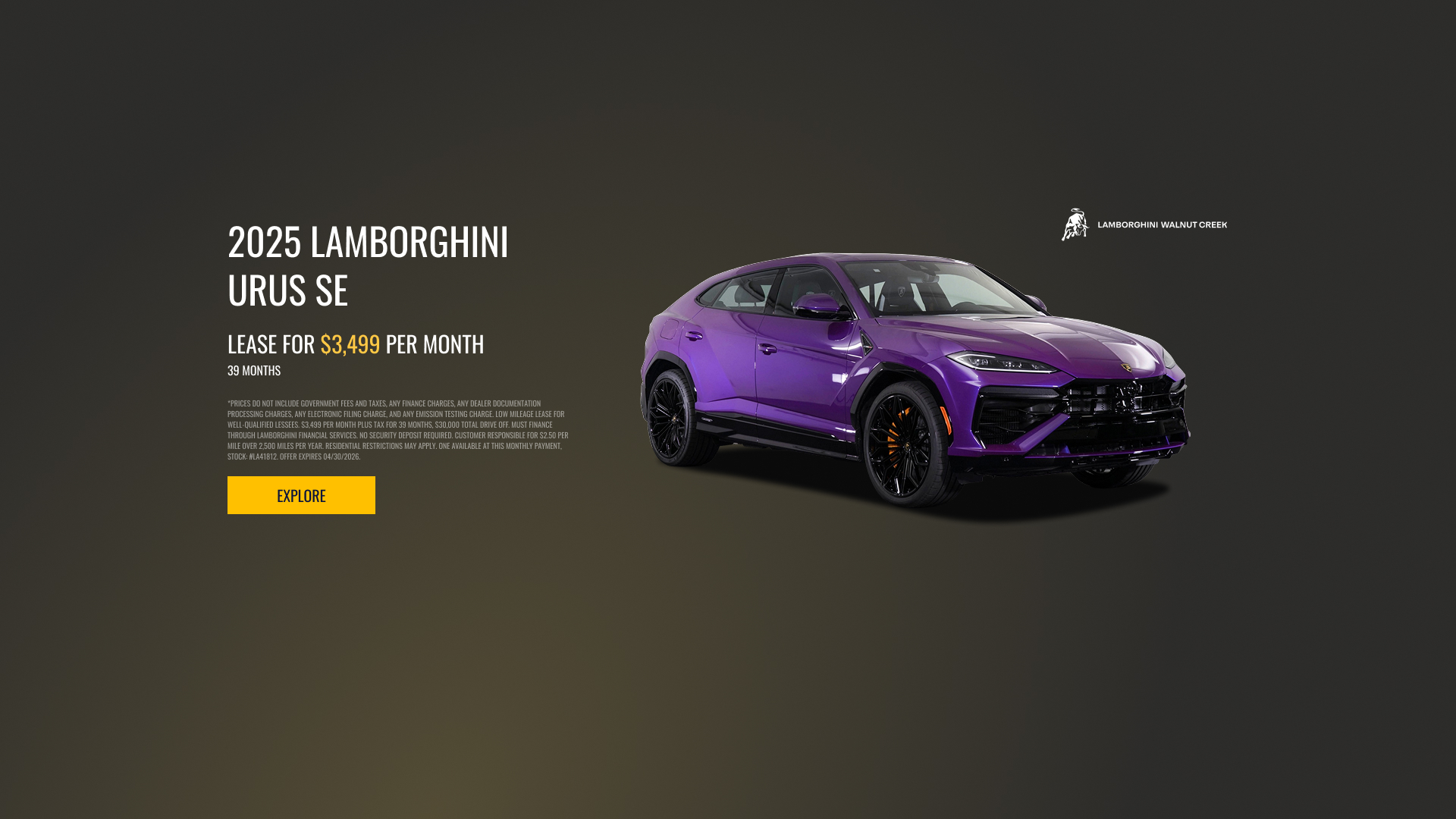
Task: Open the Lamborghini Walnut Creek logo
Action: point(1144,224)
